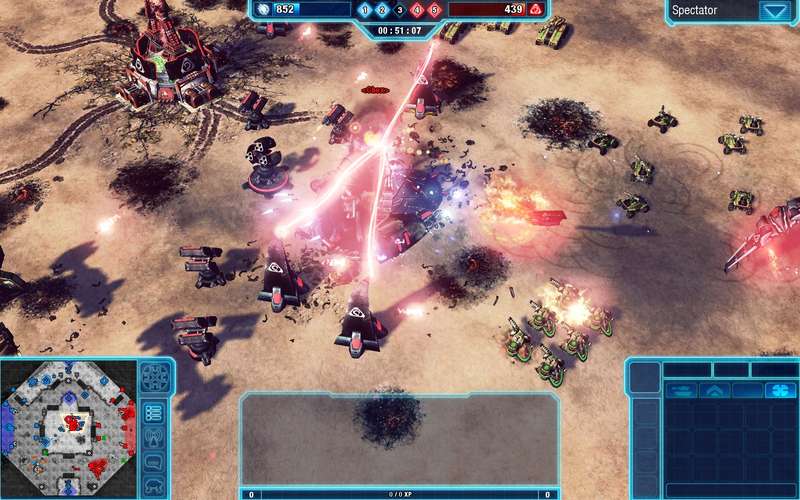
Task: Select red player 5 diamond
Action: click(x=434, y=10)
